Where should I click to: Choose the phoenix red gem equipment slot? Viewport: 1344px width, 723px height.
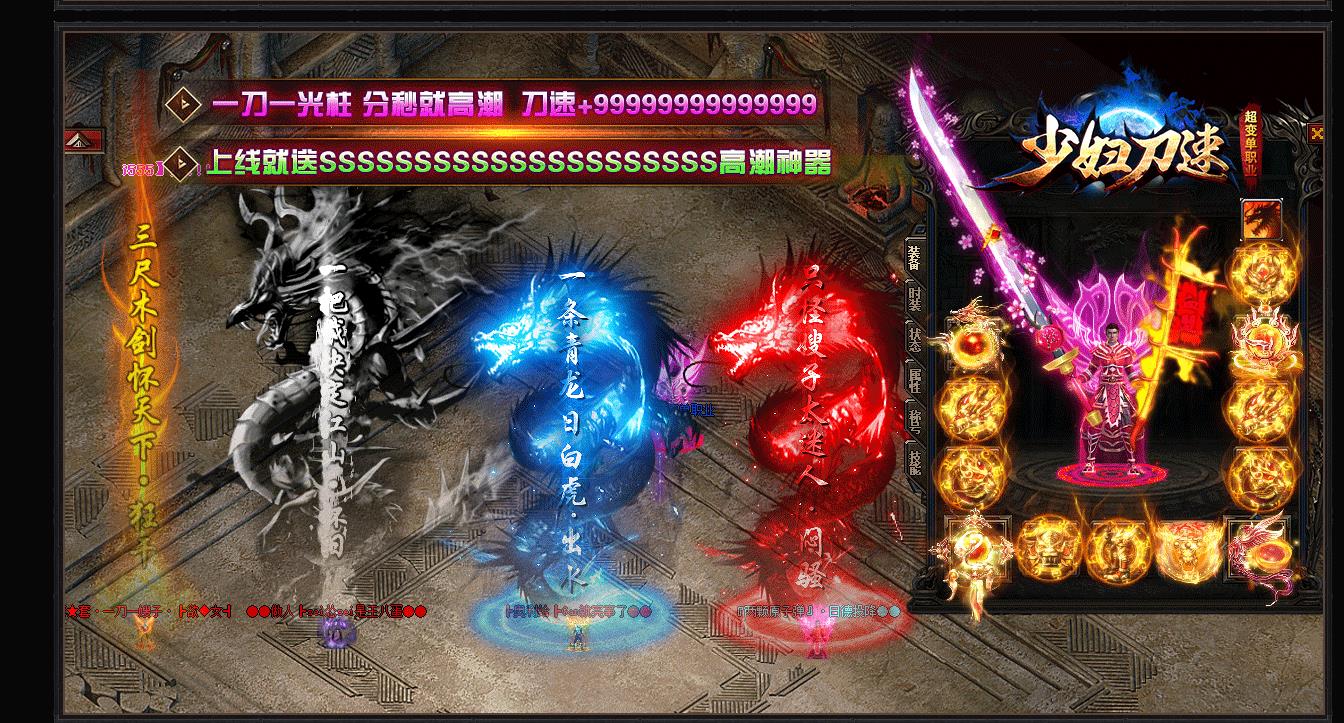(1262, 548)
